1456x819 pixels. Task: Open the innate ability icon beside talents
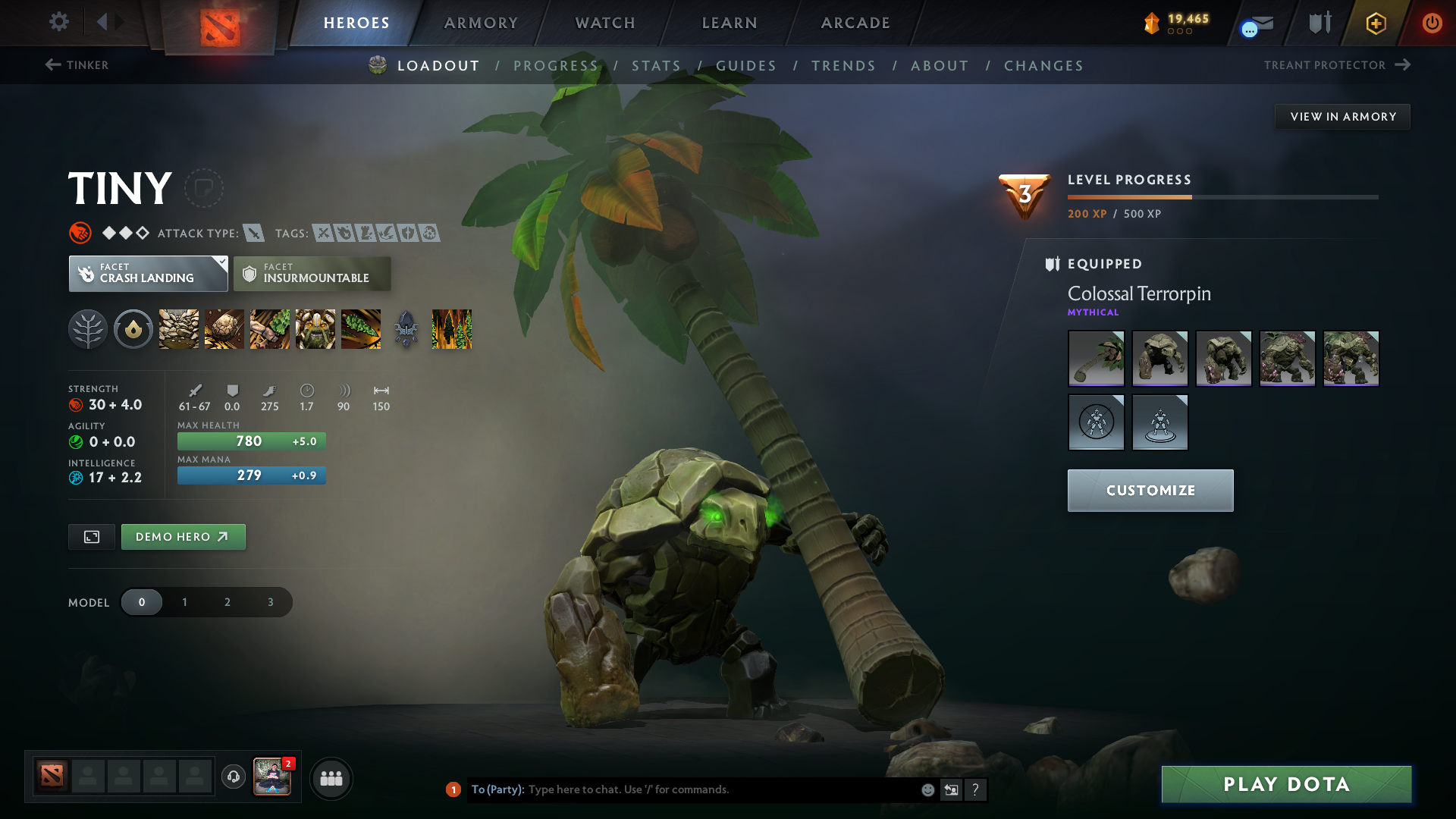coord(133,329)
